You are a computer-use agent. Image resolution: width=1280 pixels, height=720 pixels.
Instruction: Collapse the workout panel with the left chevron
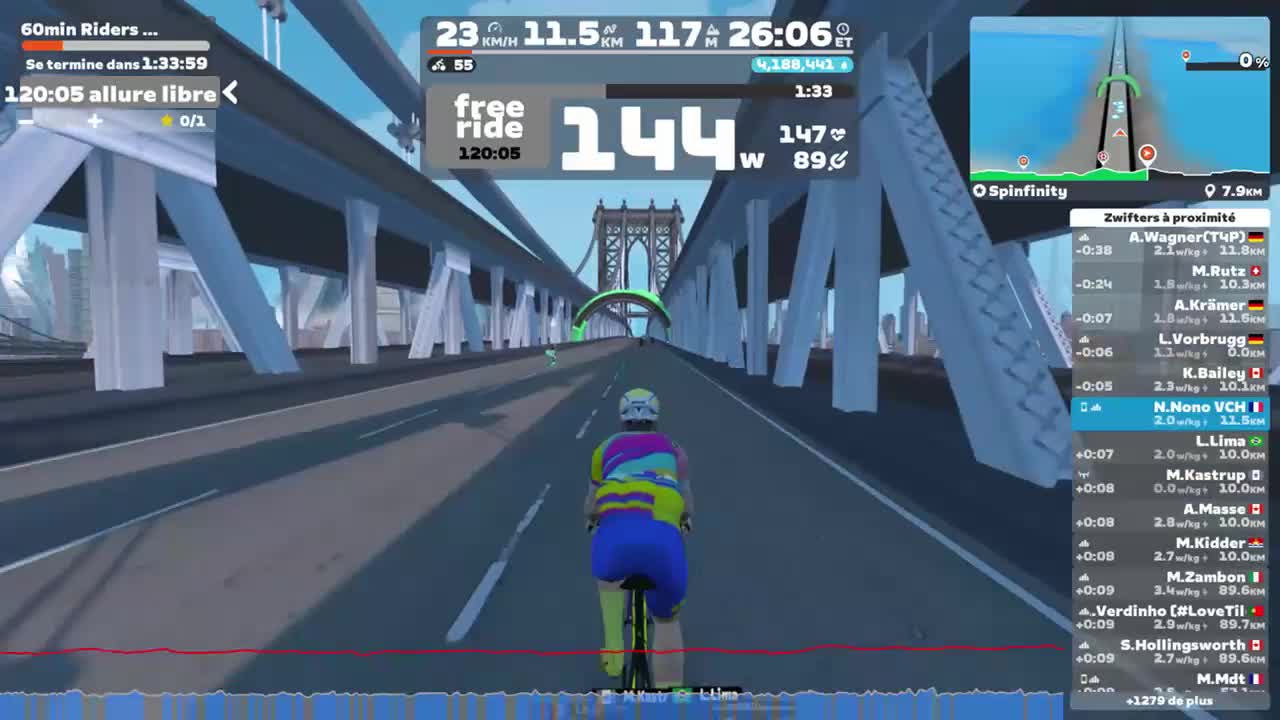pos(230,90)
